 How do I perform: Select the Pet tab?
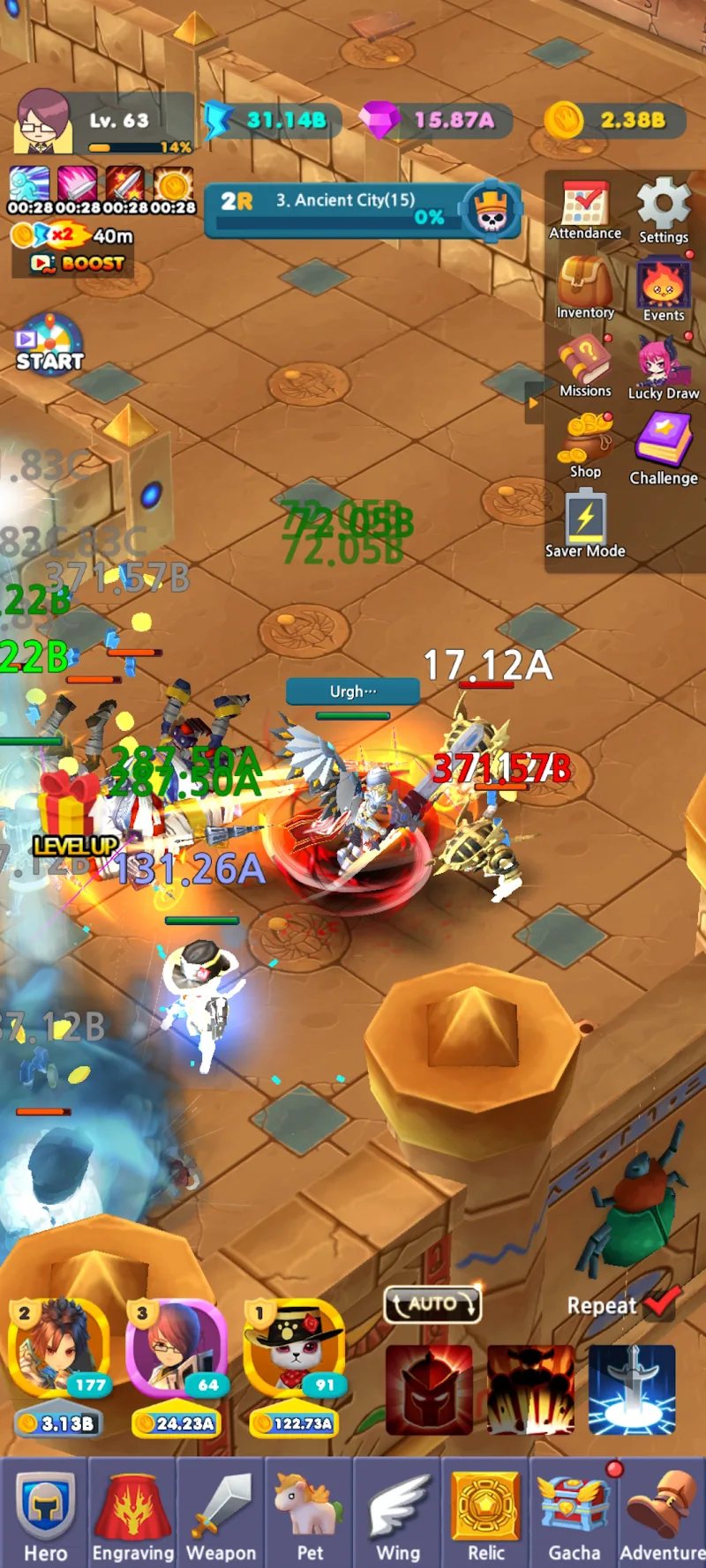pos(310,1513)
